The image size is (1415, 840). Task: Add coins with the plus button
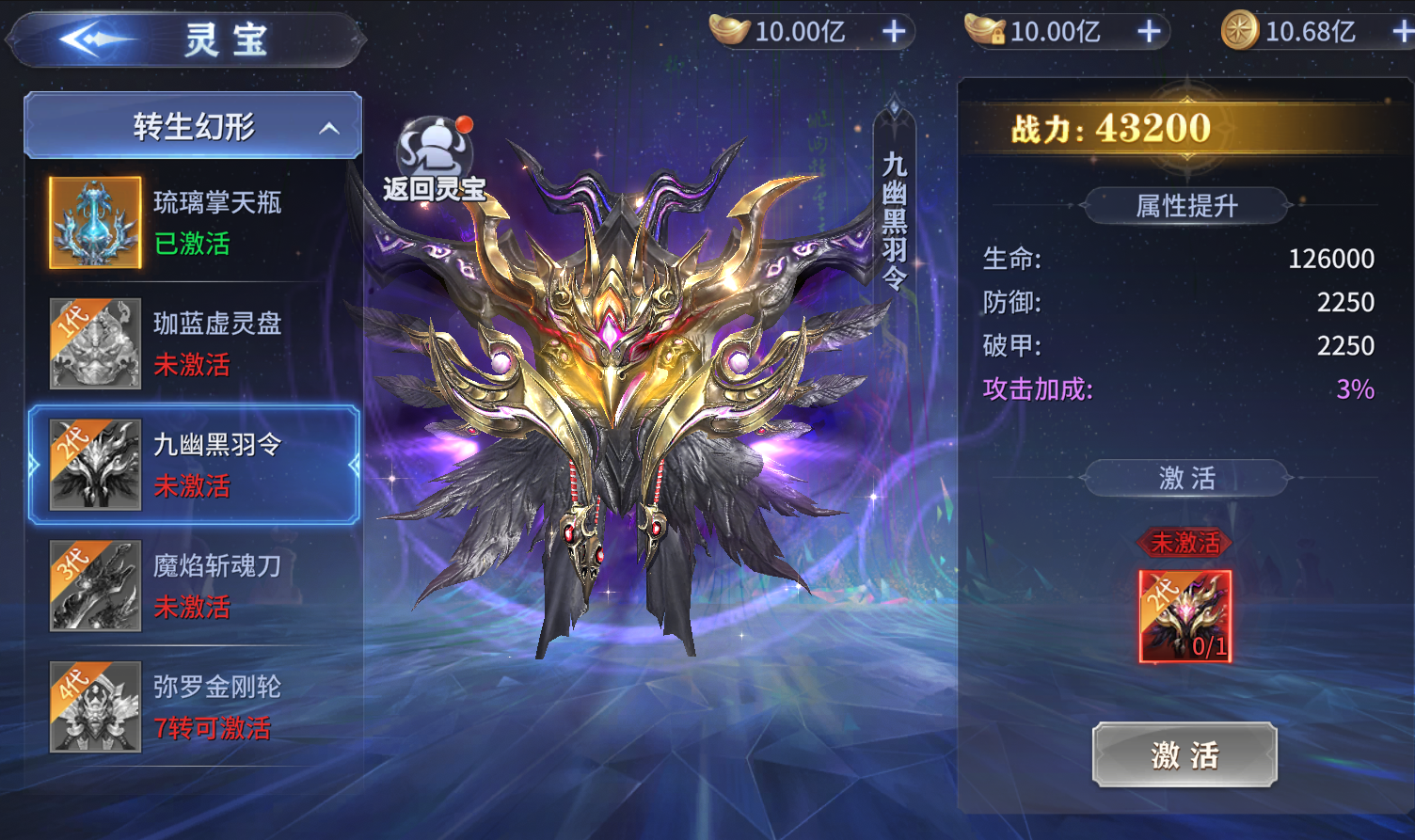[1402, 32]
